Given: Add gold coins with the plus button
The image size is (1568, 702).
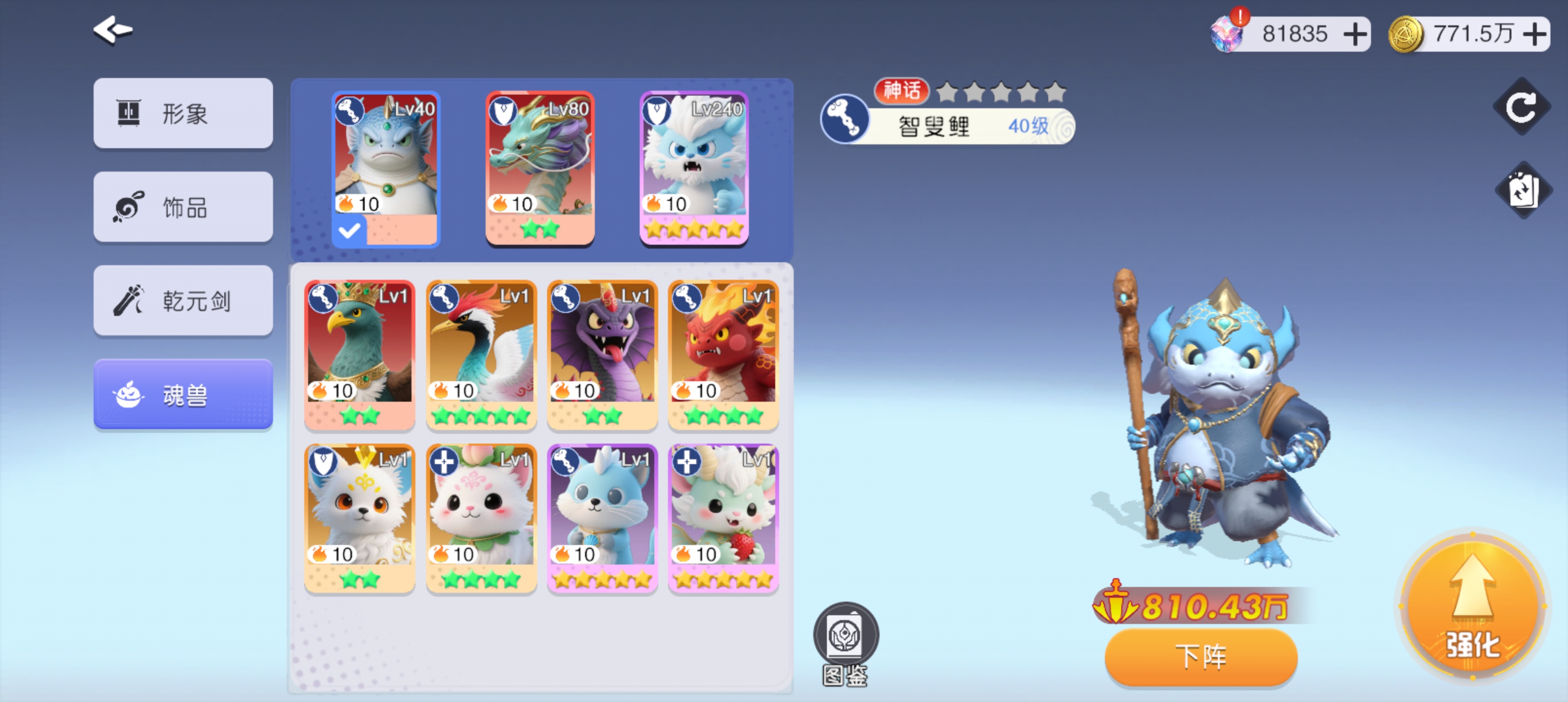Looking at the screenshot, I should (x=1534, y=34).
